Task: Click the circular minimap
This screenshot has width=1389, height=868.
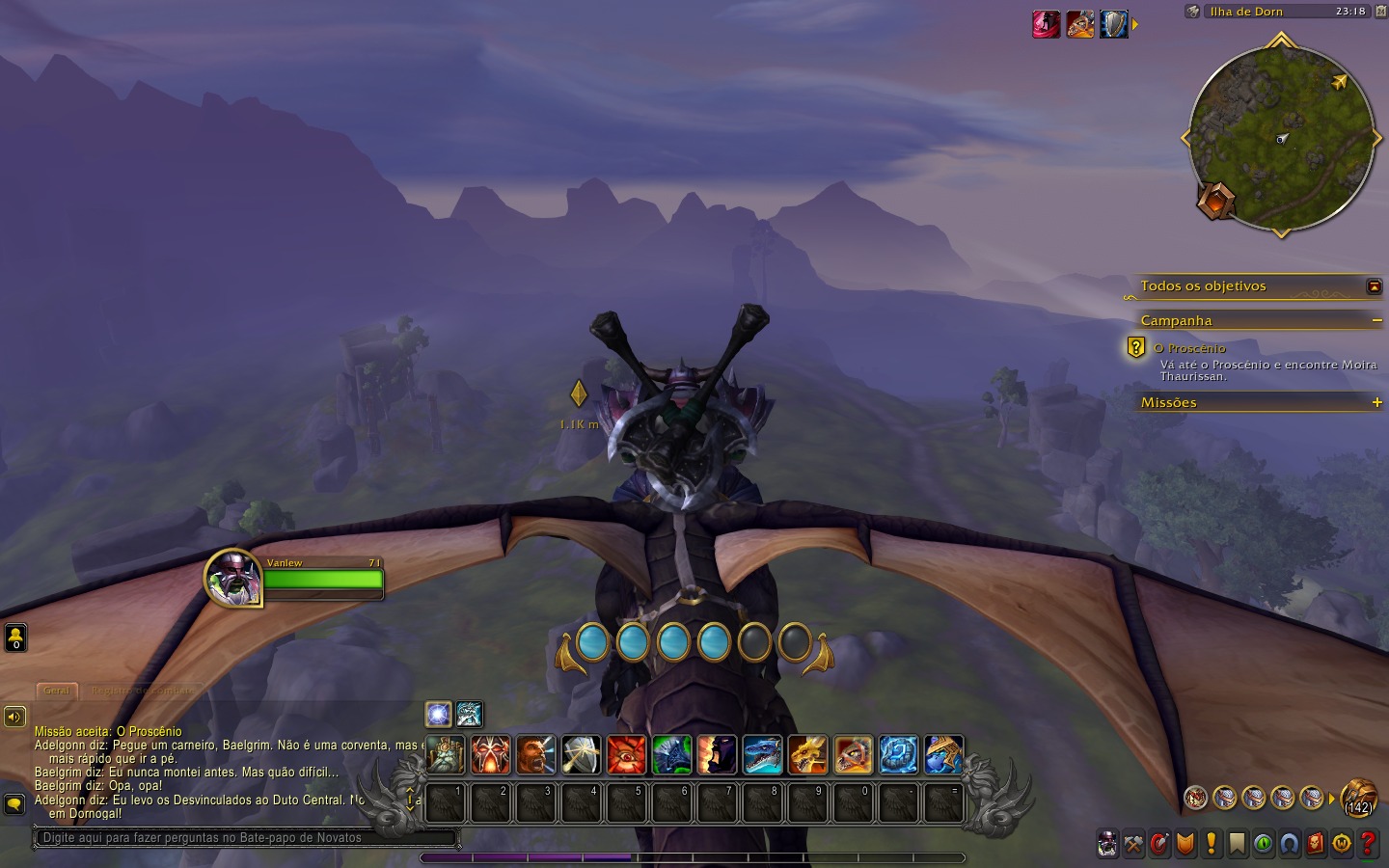Action: pyautogui.click(x=1281, y=140)
